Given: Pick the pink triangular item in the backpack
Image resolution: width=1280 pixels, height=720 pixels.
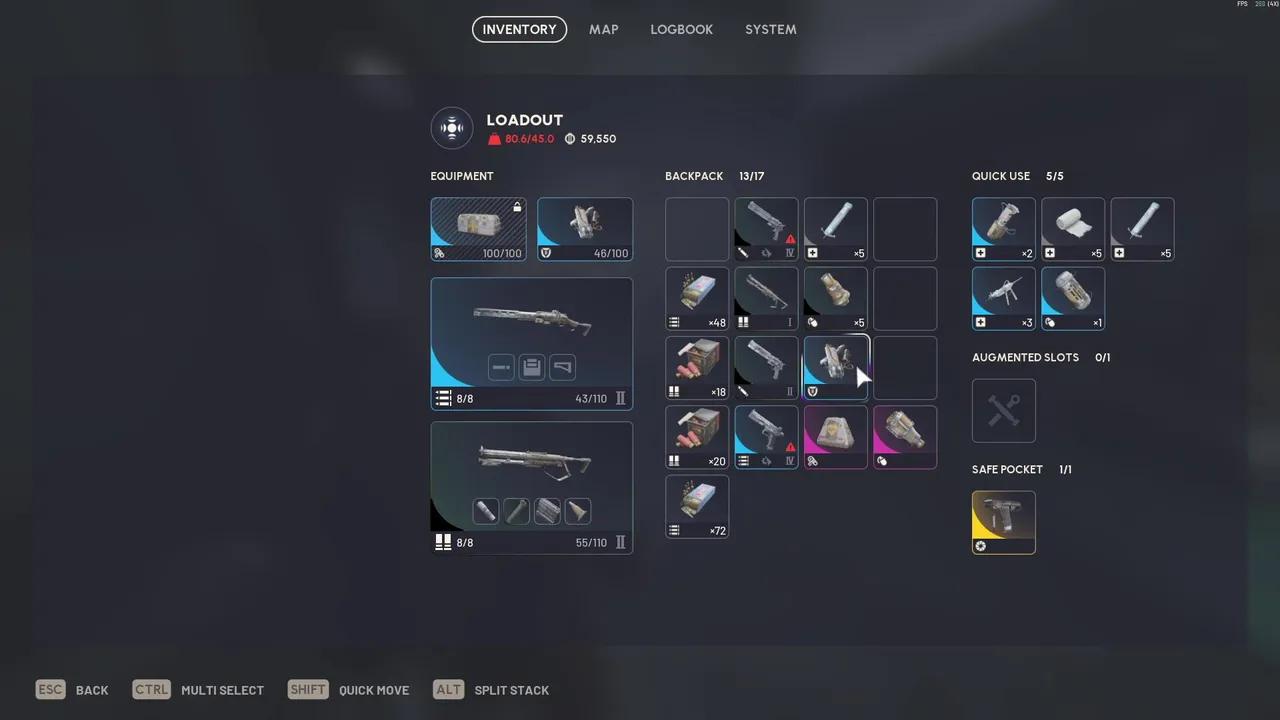Looking at the screenshot, I should pyautogui.click(x=836, y=437).
